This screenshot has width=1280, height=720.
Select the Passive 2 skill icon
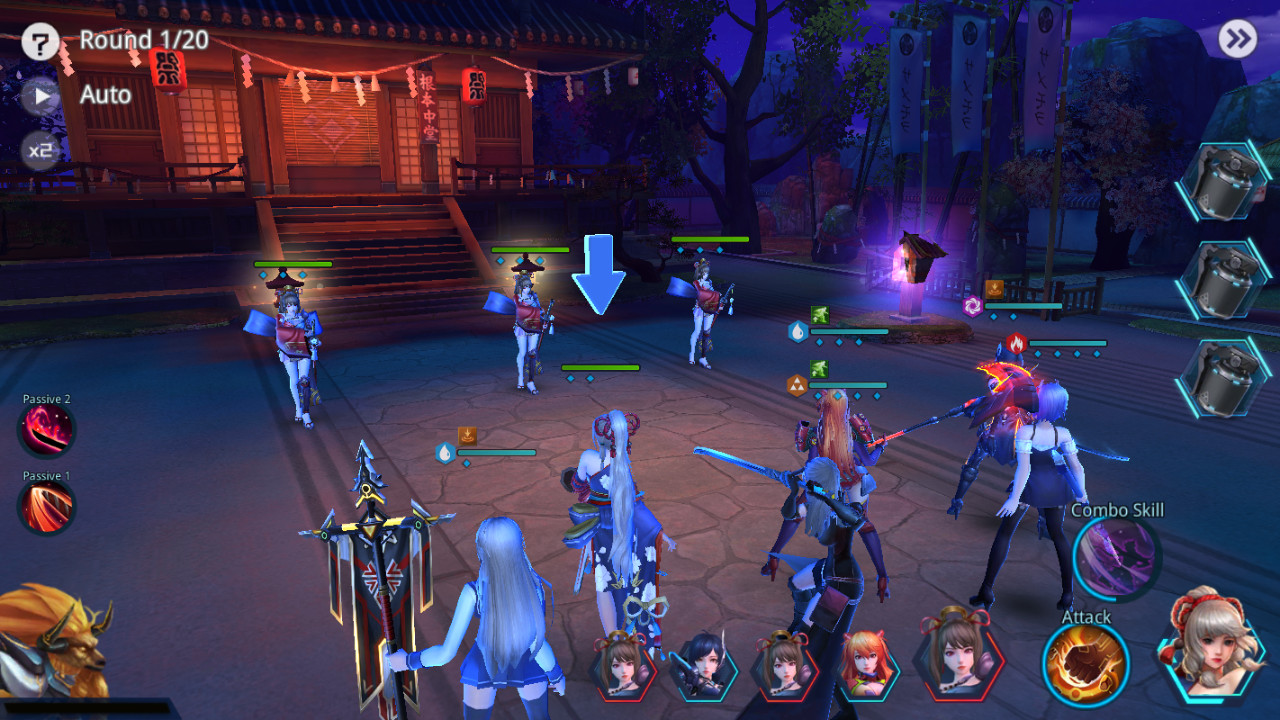pos(44,430)
